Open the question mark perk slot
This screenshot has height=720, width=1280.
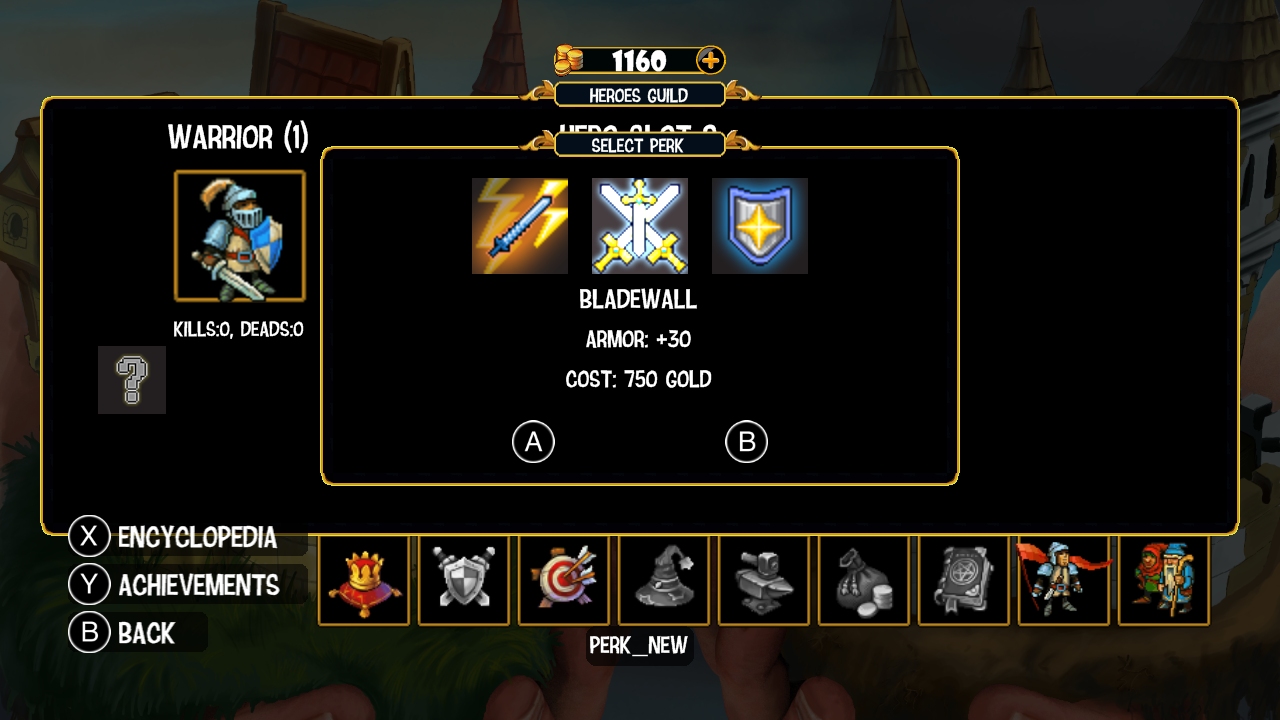tap(132, 380)
